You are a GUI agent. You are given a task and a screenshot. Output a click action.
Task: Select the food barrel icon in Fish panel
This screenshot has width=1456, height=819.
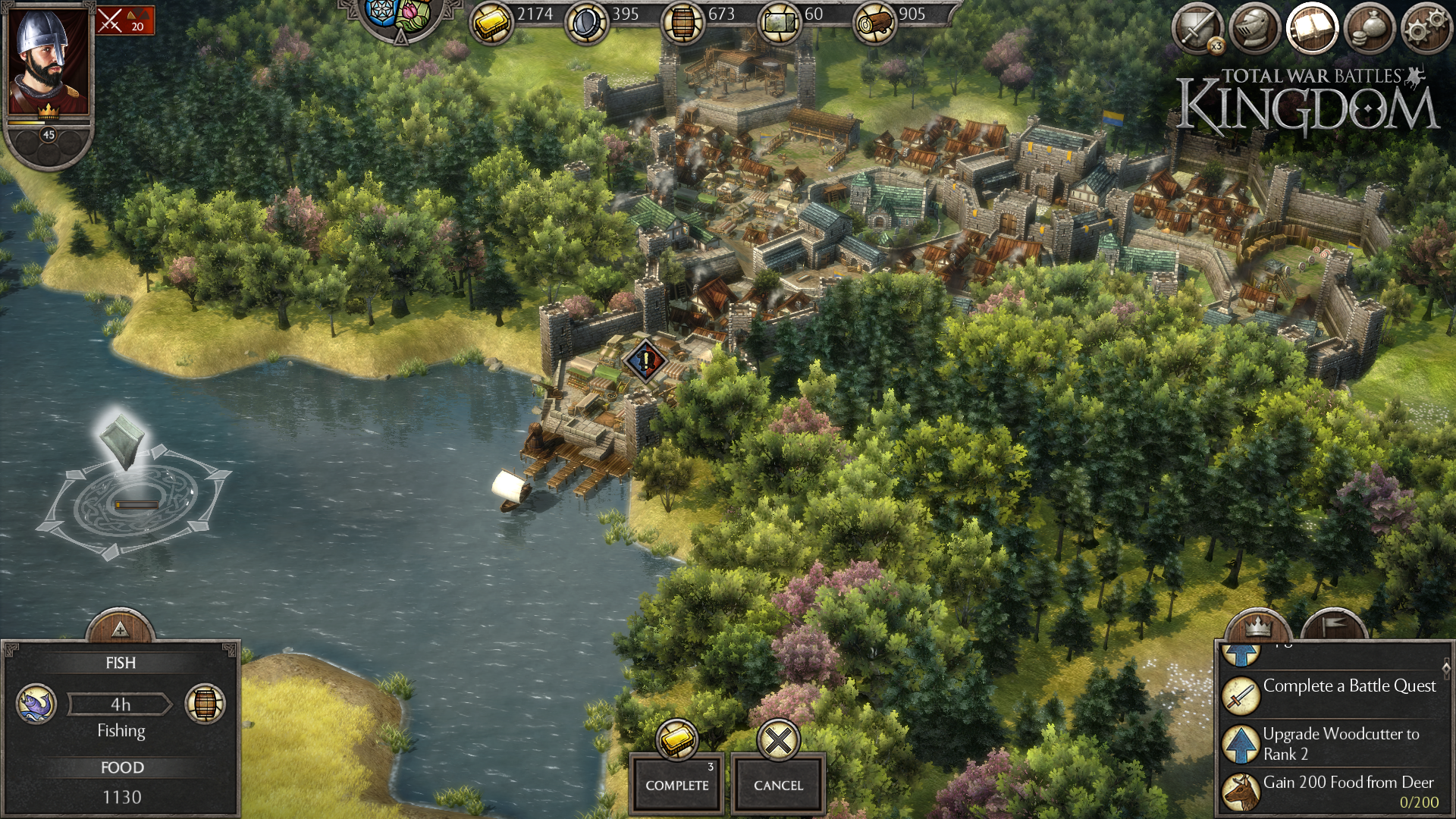click(205, 704)
